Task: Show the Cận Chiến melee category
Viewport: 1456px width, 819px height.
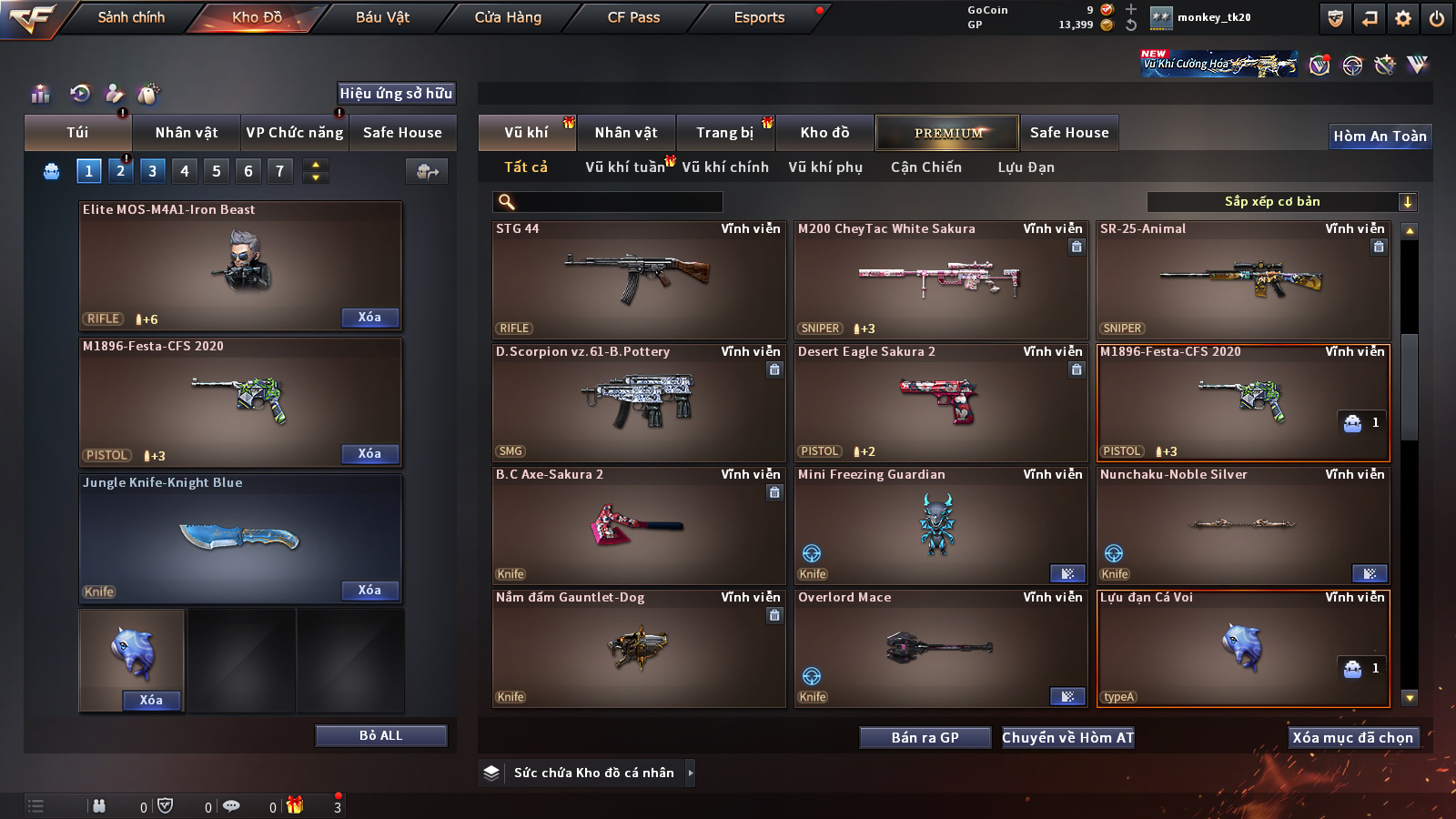Action: tap(925, 167)
